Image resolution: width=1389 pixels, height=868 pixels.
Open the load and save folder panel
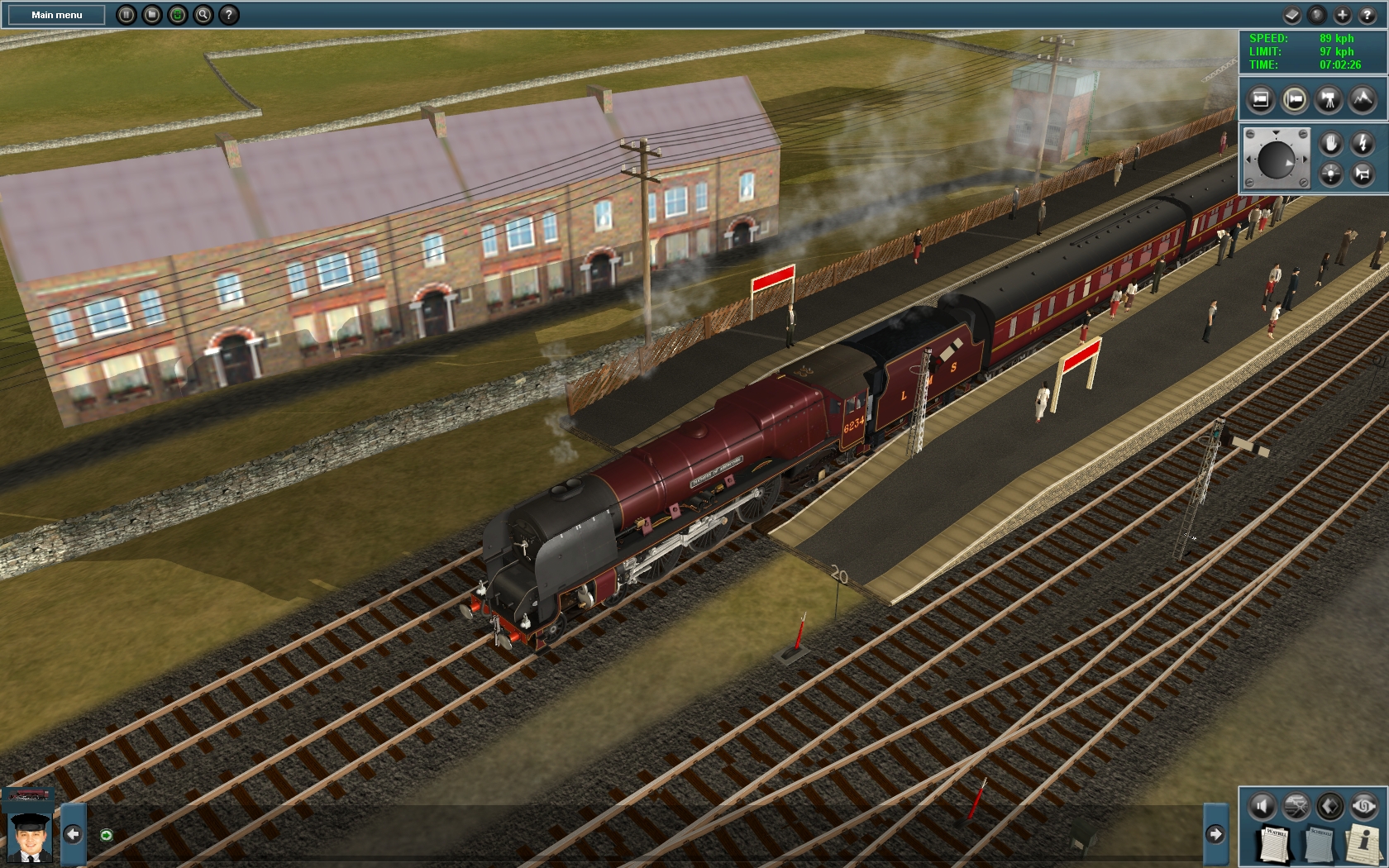point(154,14)
